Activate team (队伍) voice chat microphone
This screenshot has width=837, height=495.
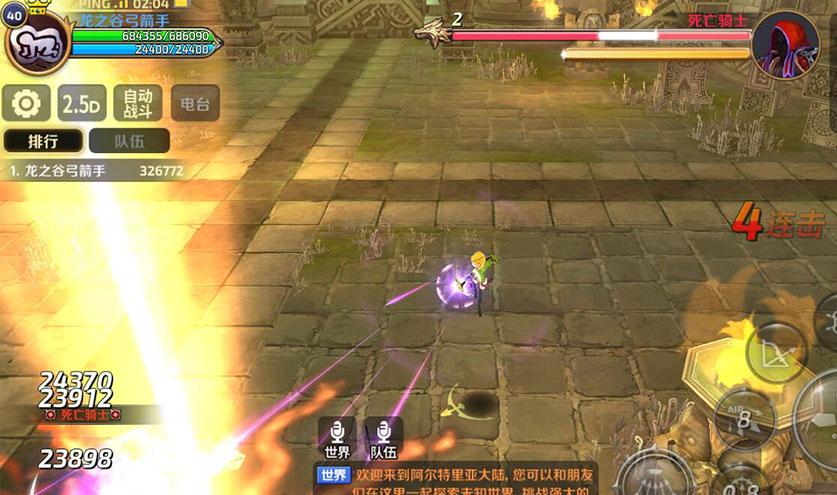tap(383, 436)
